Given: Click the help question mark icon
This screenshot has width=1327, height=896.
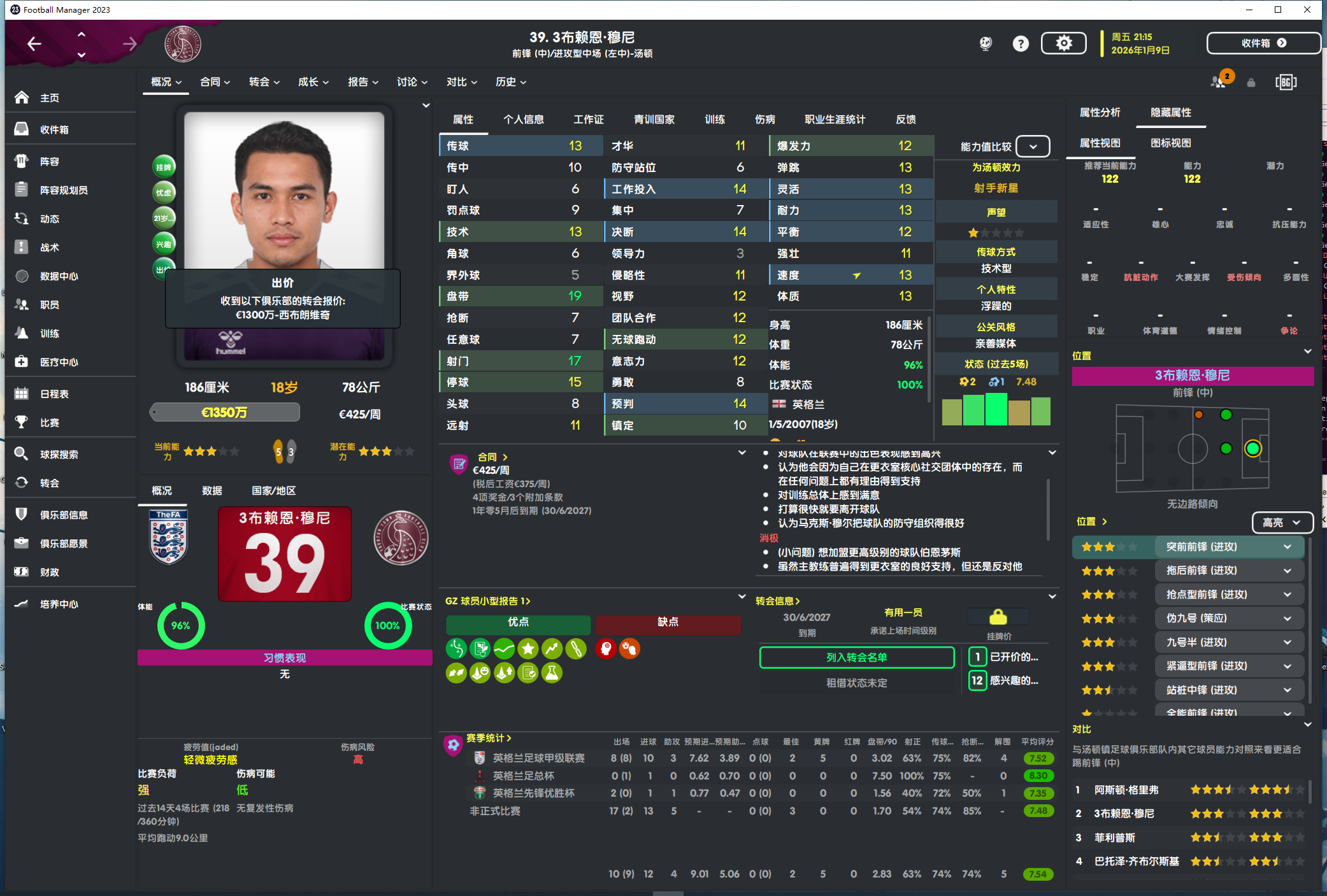Looking at the screenshot, I should pyautogui.click(x=1021, y=43).
